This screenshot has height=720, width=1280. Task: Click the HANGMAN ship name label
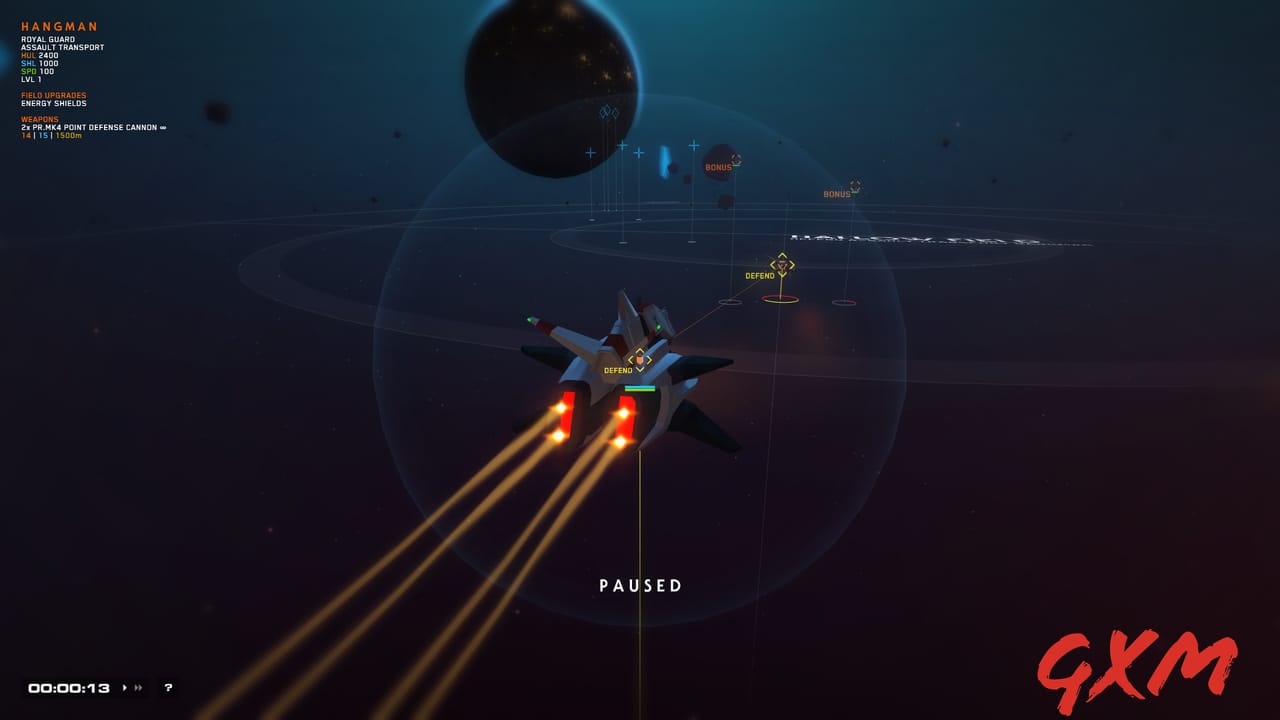pos(60,26)
